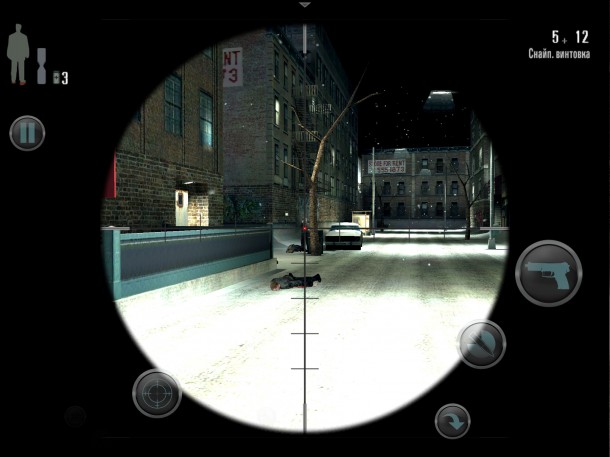The width and height of the screenshot is (610, 457).
Task: Activate the round button below the pistol
Action: pyautogui.click(x=481, y=344)
